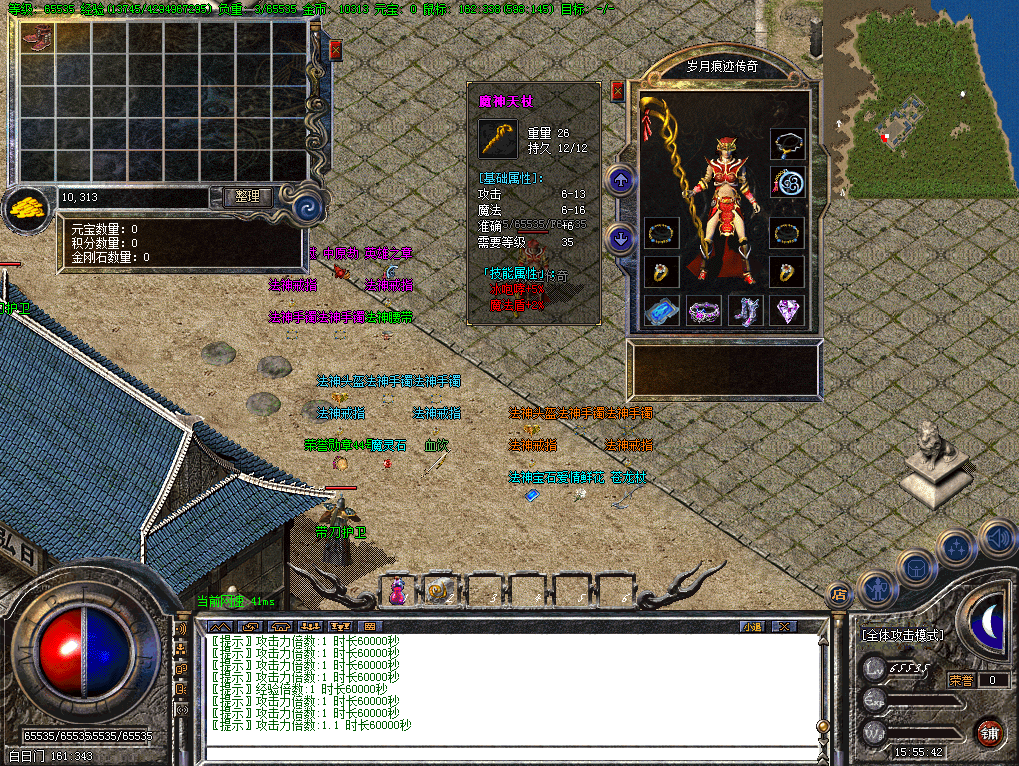
Task: Use the potion in hotbar slot one
Action: point(398,591)
